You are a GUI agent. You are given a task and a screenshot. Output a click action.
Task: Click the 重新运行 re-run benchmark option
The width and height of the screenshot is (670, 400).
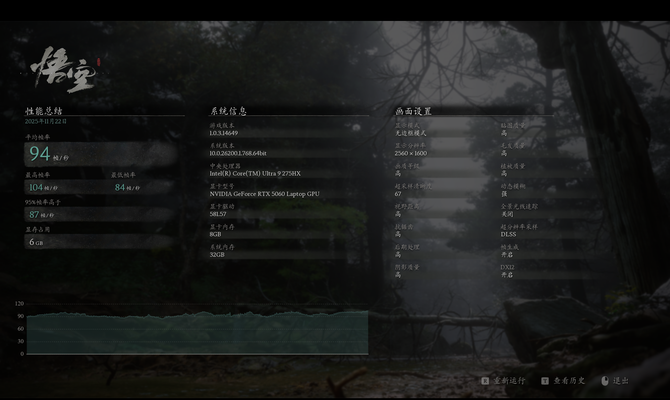tap(507, 381)
